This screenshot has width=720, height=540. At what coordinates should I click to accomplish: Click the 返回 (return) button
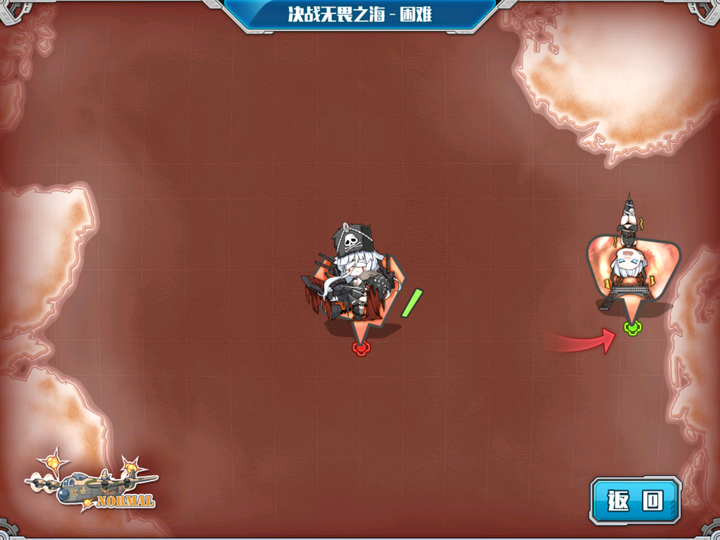click(x=635, y=499)
